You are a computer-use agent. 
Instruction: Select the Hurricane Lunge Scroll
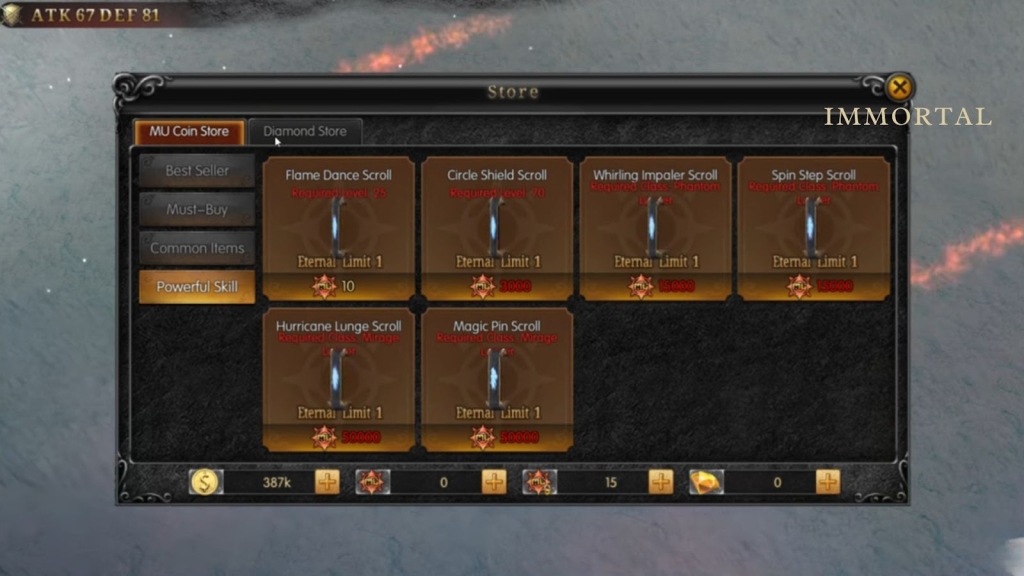(338, 379)
